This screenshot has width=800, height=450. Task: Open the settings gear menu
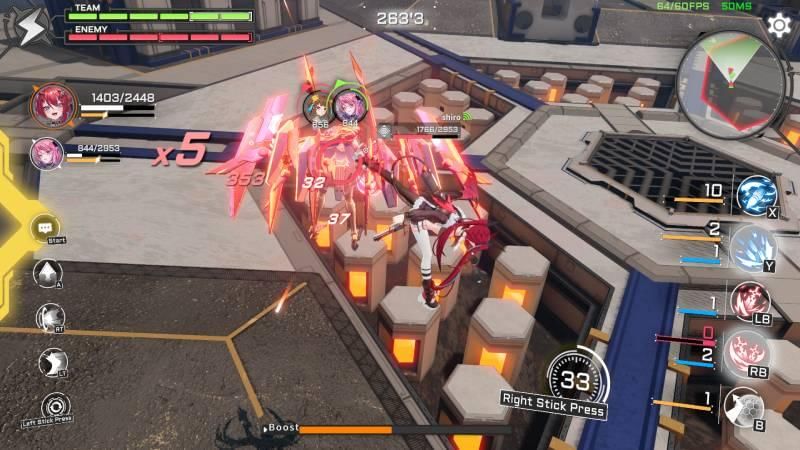(x=777, y=24)
